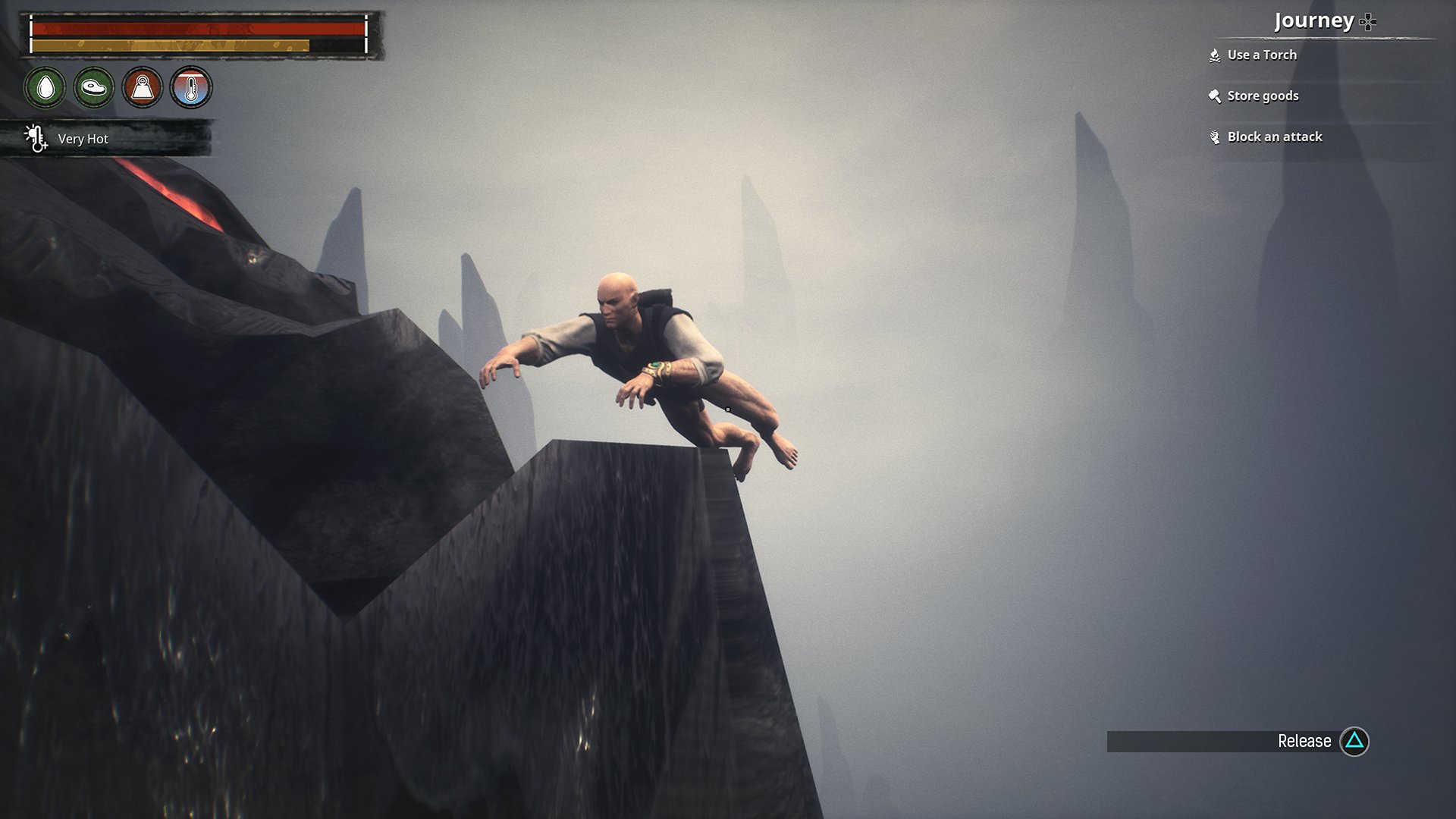Screen dimensions: 1456x819
Task: Click the encumbrance weight status icon
Action: [143, 88]
